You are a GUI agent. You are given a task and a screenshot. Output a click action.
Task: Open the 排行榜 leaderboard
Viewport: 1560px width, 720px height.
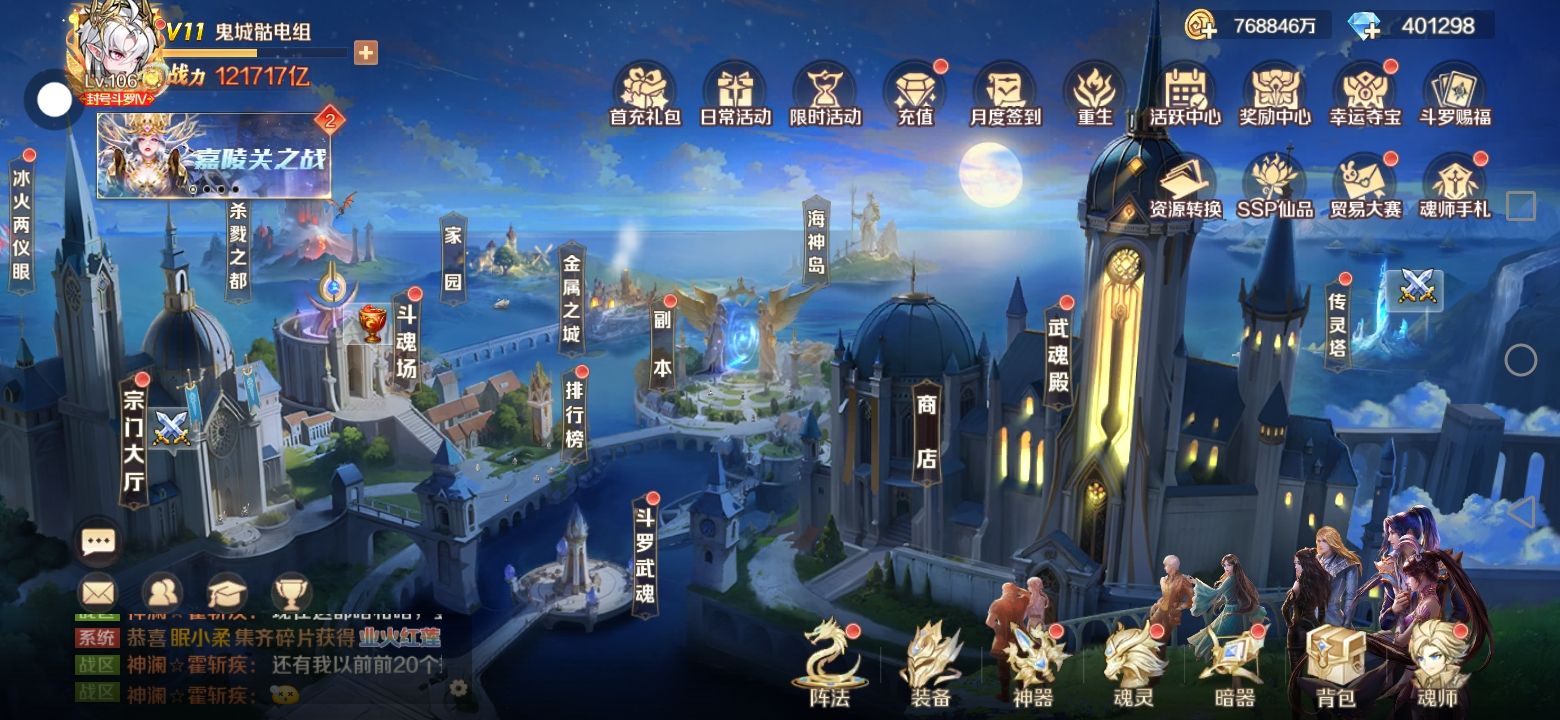(574, 412)
